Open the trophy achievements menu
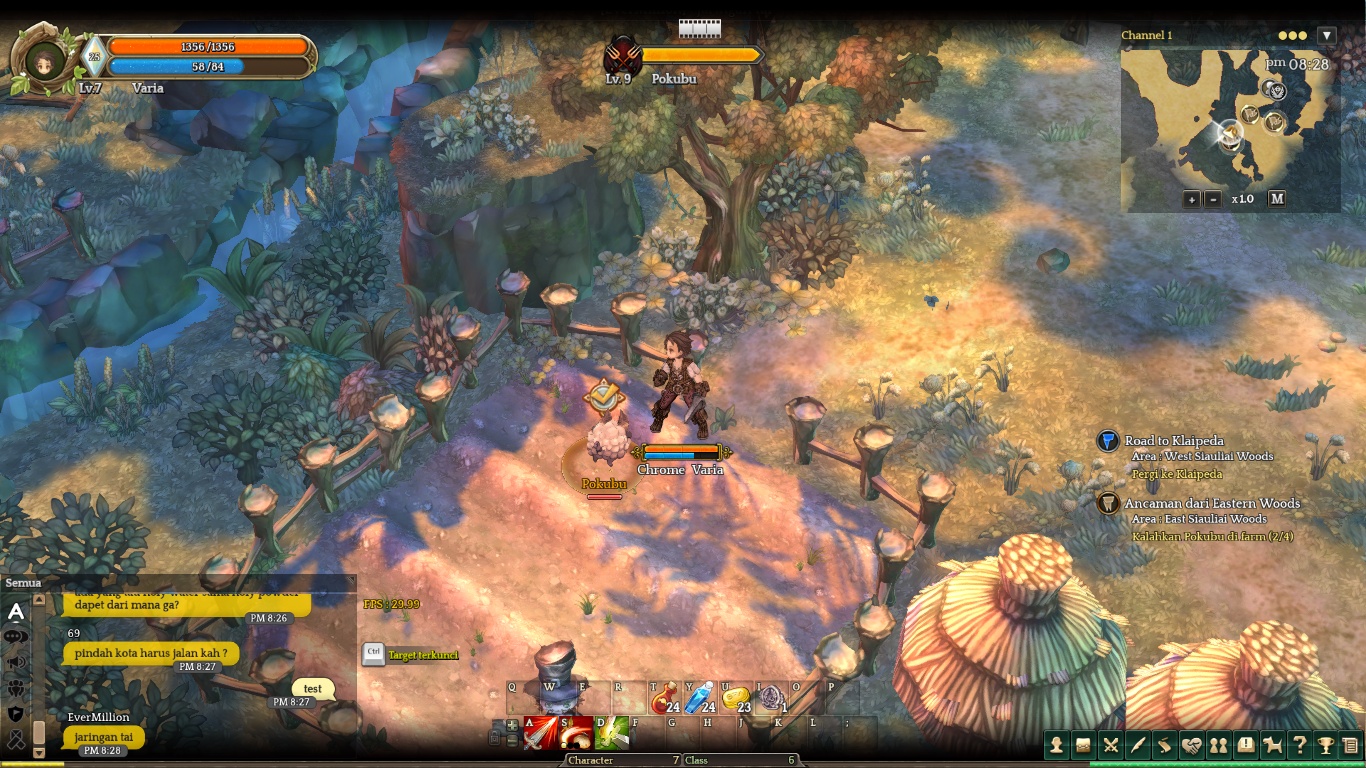 [1325, 744]
